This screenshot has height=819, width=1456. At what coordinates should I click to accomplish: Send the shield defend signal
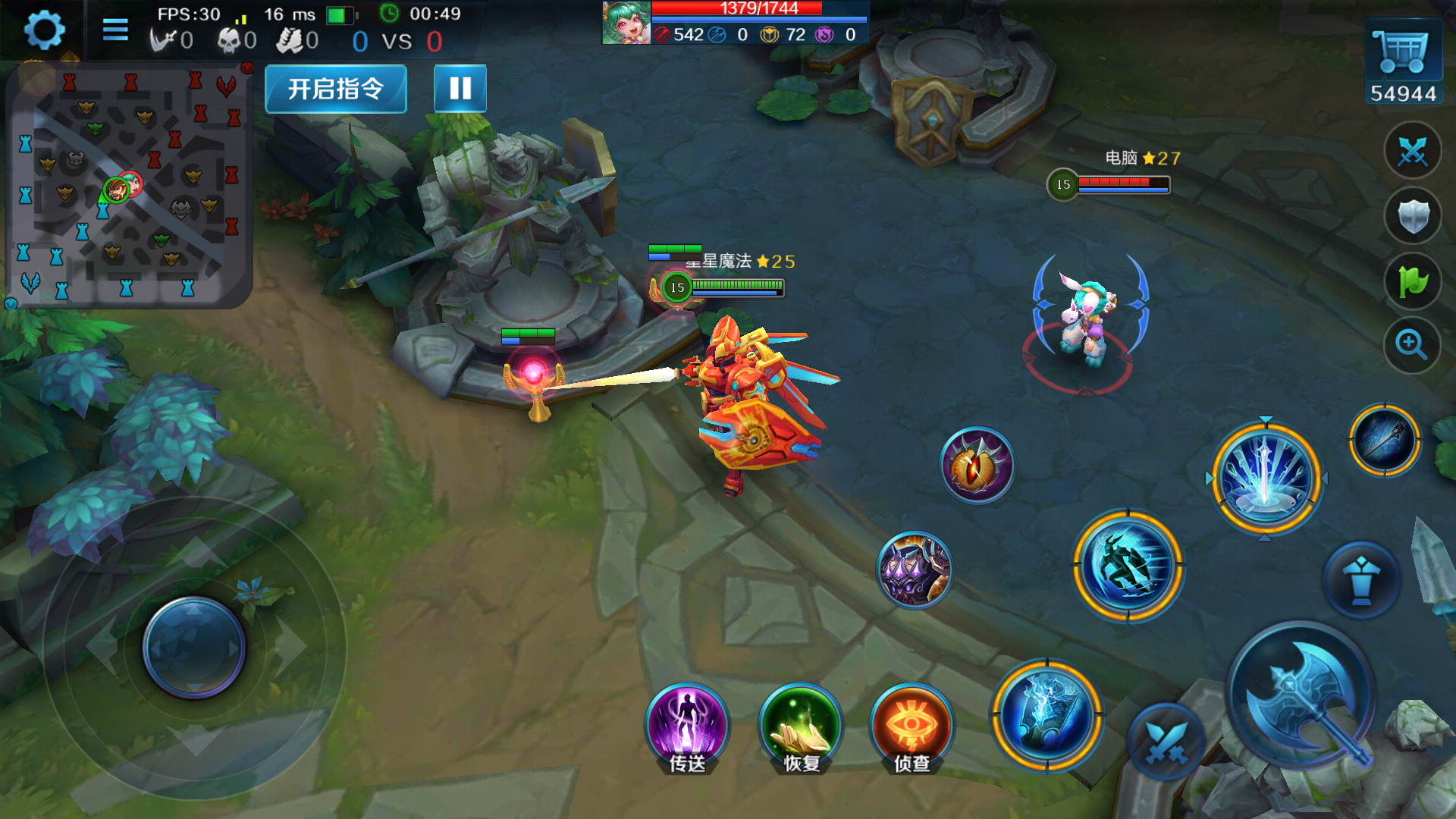coord(1412,217)
